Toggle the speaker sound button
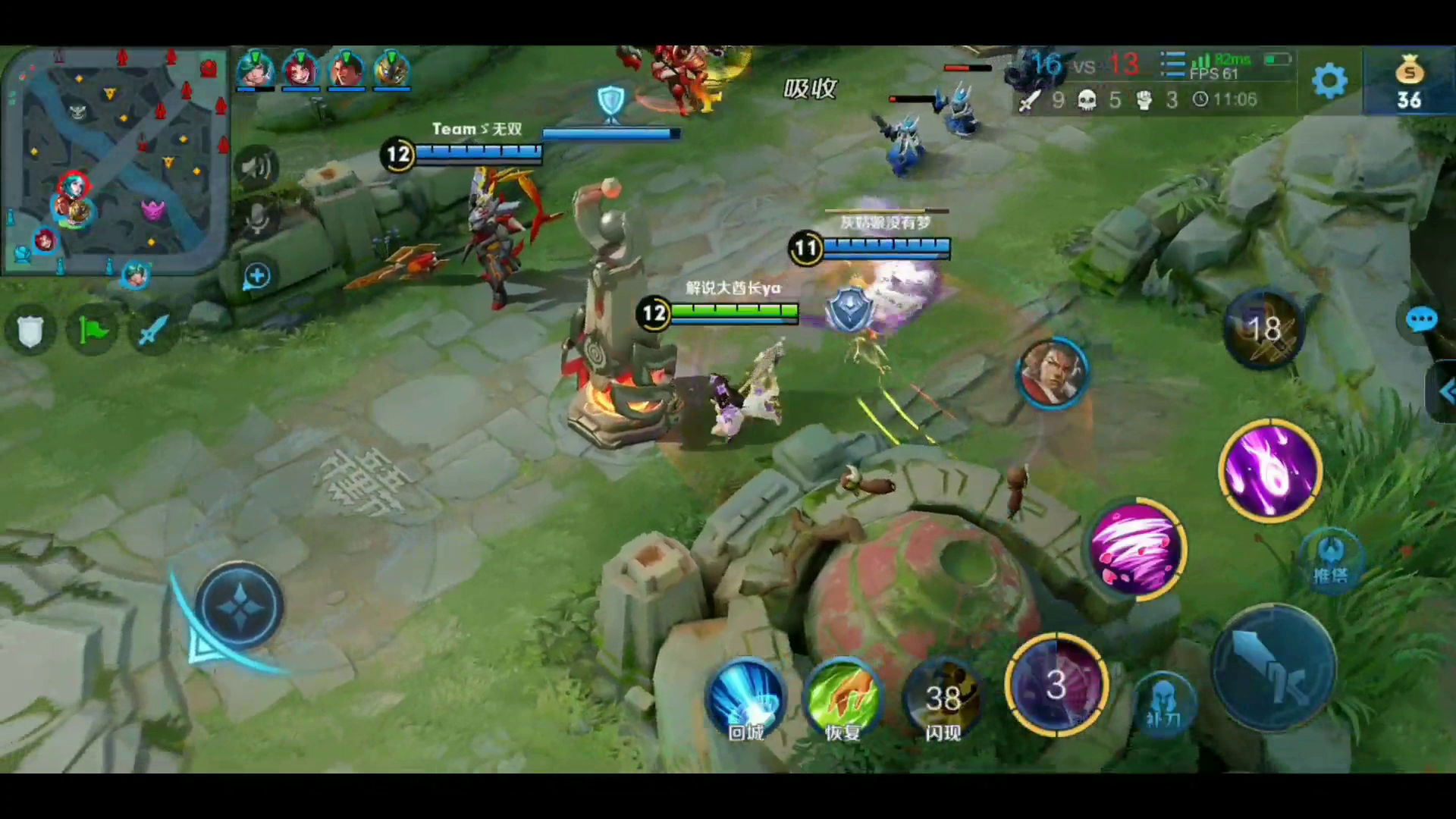Image resolution: width=1456 pixels, height=819 pixels. tap(256, 168)
